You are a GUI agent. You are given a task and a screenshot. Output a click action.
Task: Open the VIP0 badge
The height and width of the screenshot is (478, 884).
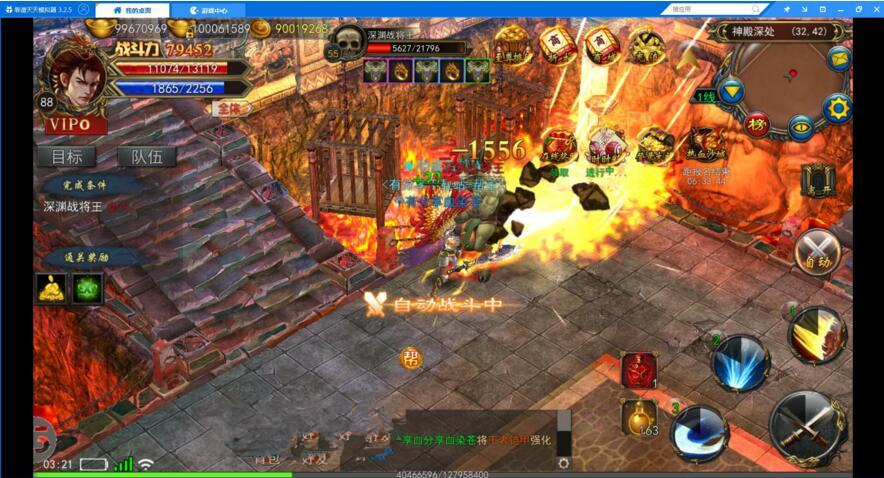(76, 125)
